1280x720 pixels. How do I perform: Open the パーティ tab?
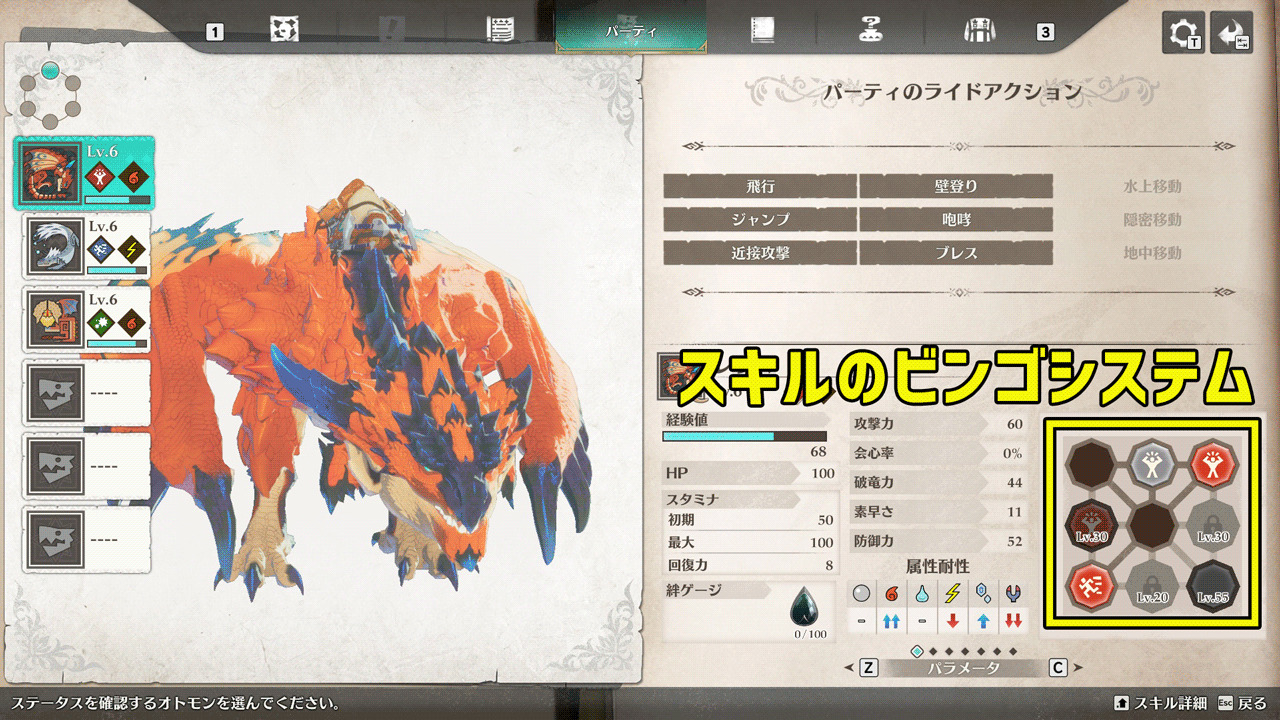pyautogui.click(x=631, y=30)
